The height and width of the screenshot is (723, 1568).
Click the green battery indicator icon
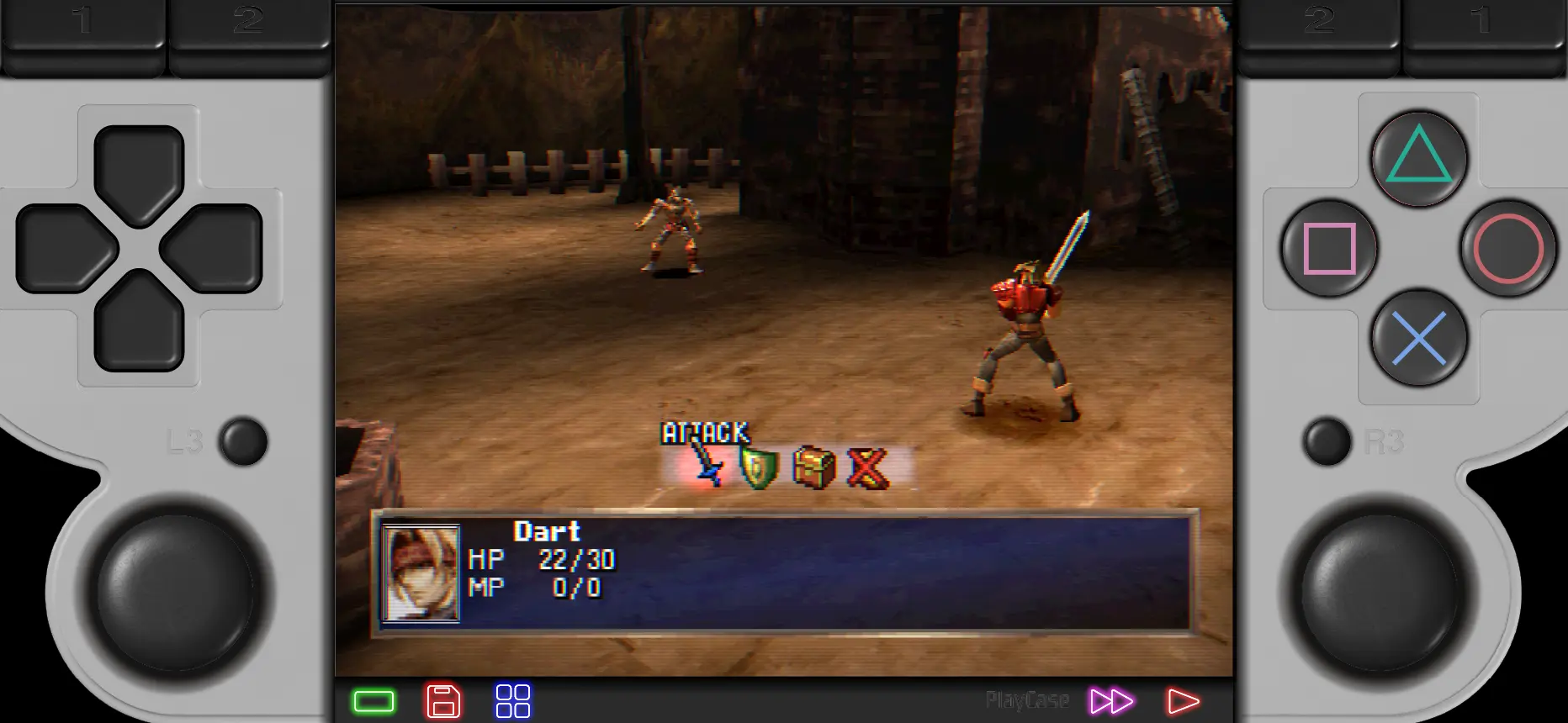coord(373,699)
